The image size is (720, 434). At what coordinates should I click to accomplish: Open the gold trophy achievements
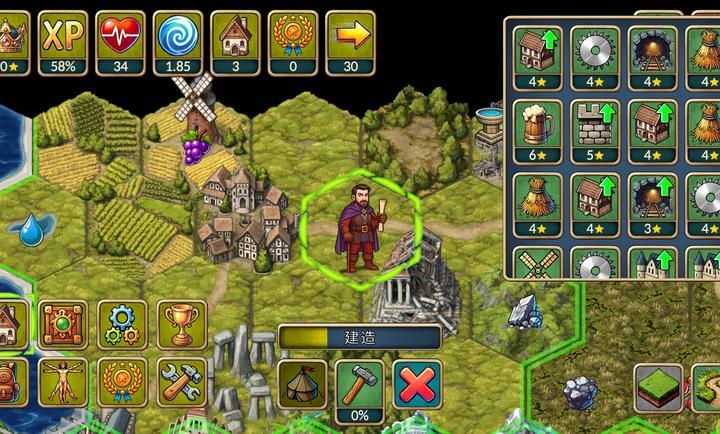click(181, 323)
